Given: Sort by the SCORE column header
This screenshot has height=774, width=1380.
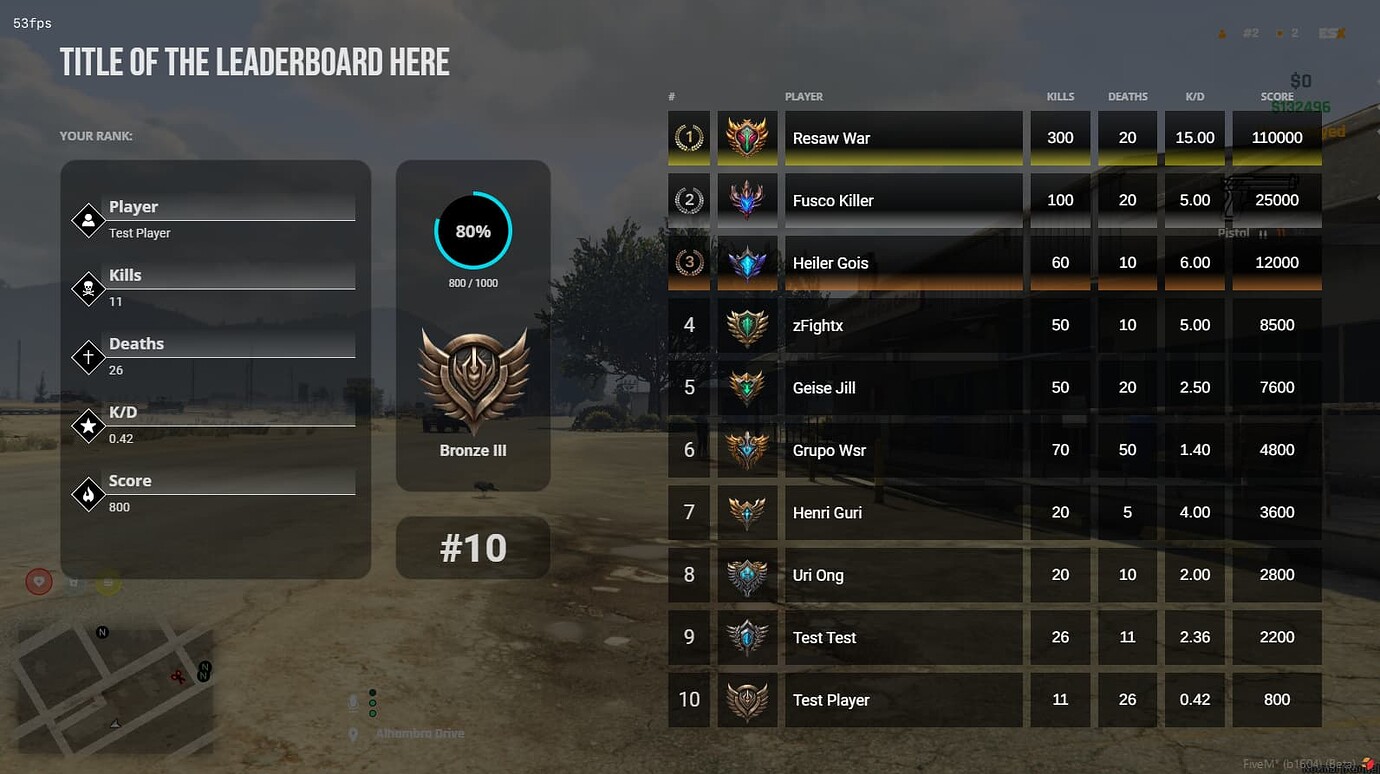Looking at the screenshot, I should coord(1276,96).
